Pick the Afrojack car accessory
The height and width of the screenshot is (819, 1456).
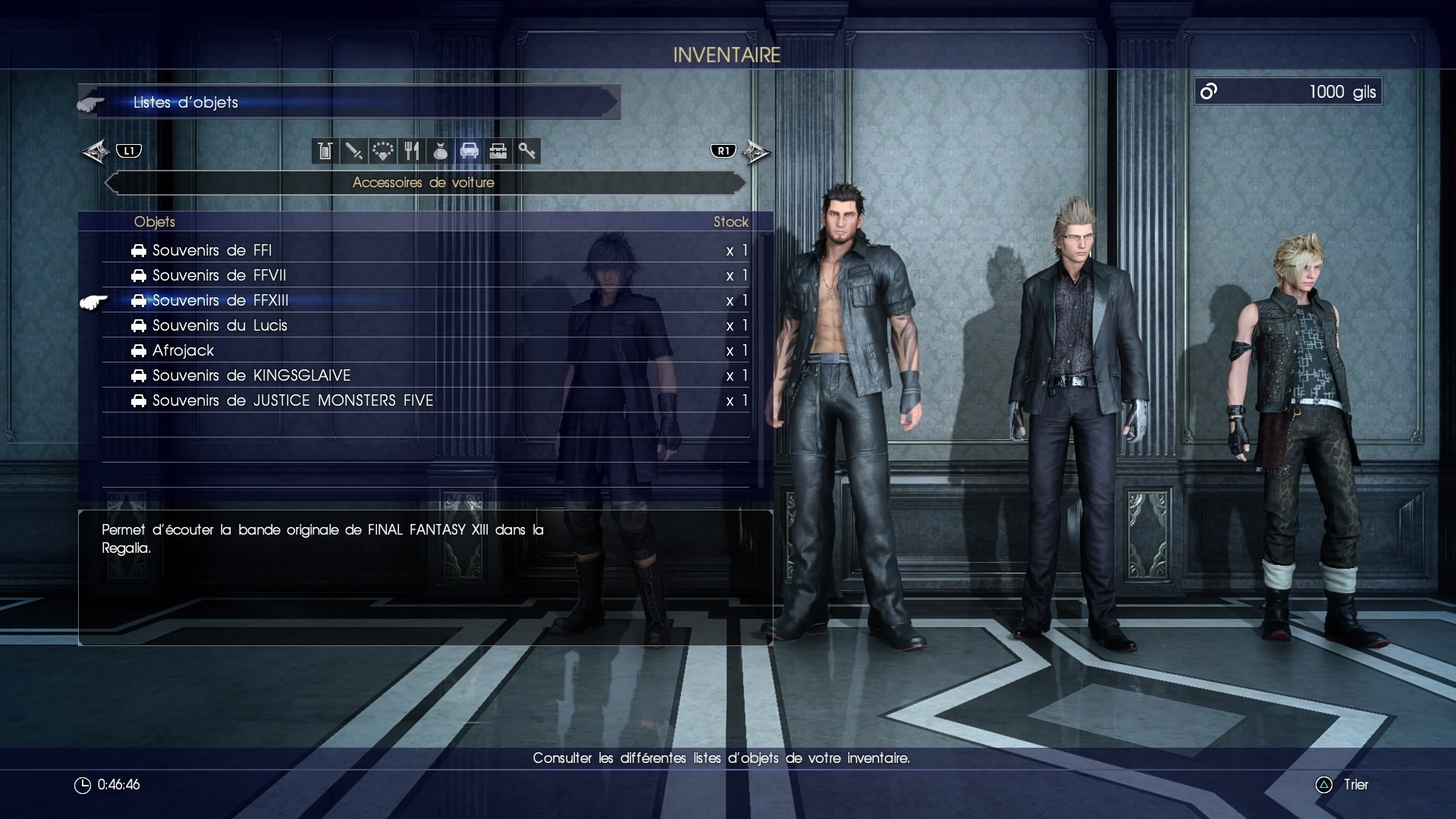184,350
